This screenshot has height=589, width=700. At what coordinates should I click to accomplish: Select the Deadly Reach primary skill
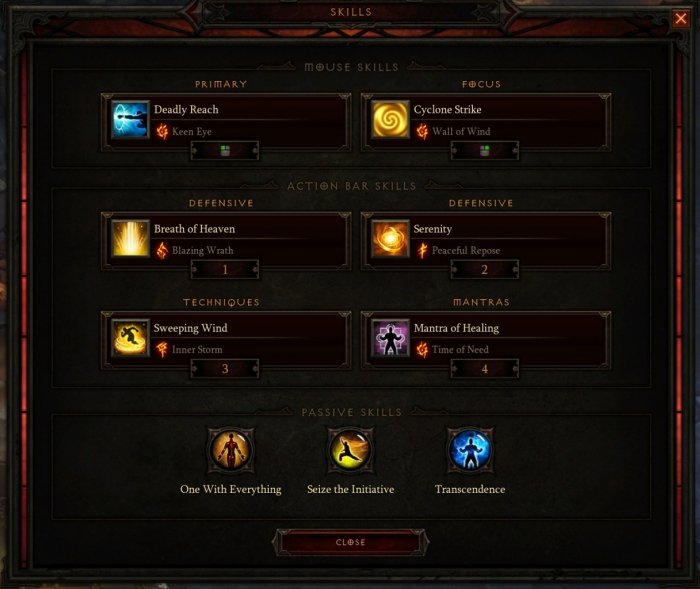pos(131,119)
